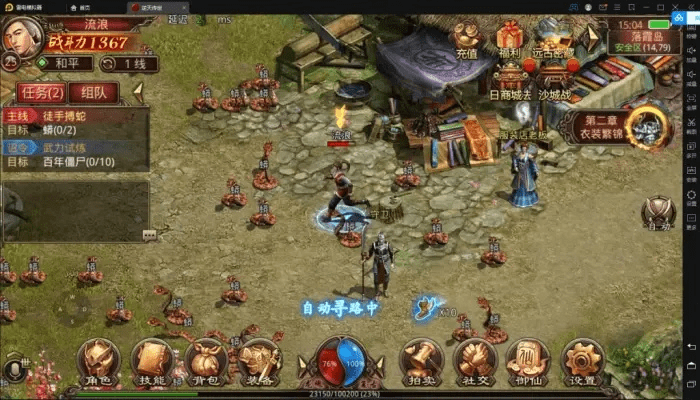Viewport: 700px width, 400px height.
Task: Open the 充值 recharge shop
Action: point(467,40)
